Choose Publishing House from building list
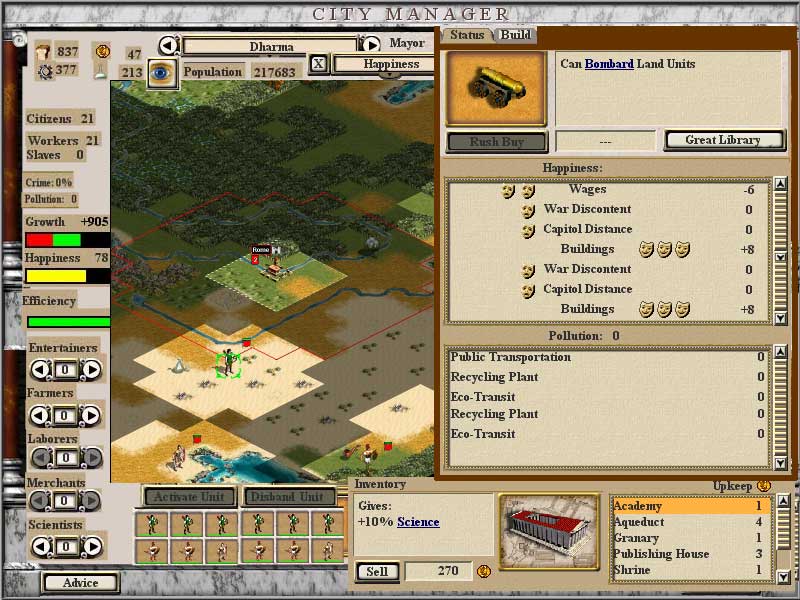This screenshot has height=600, width=800. 661,554
